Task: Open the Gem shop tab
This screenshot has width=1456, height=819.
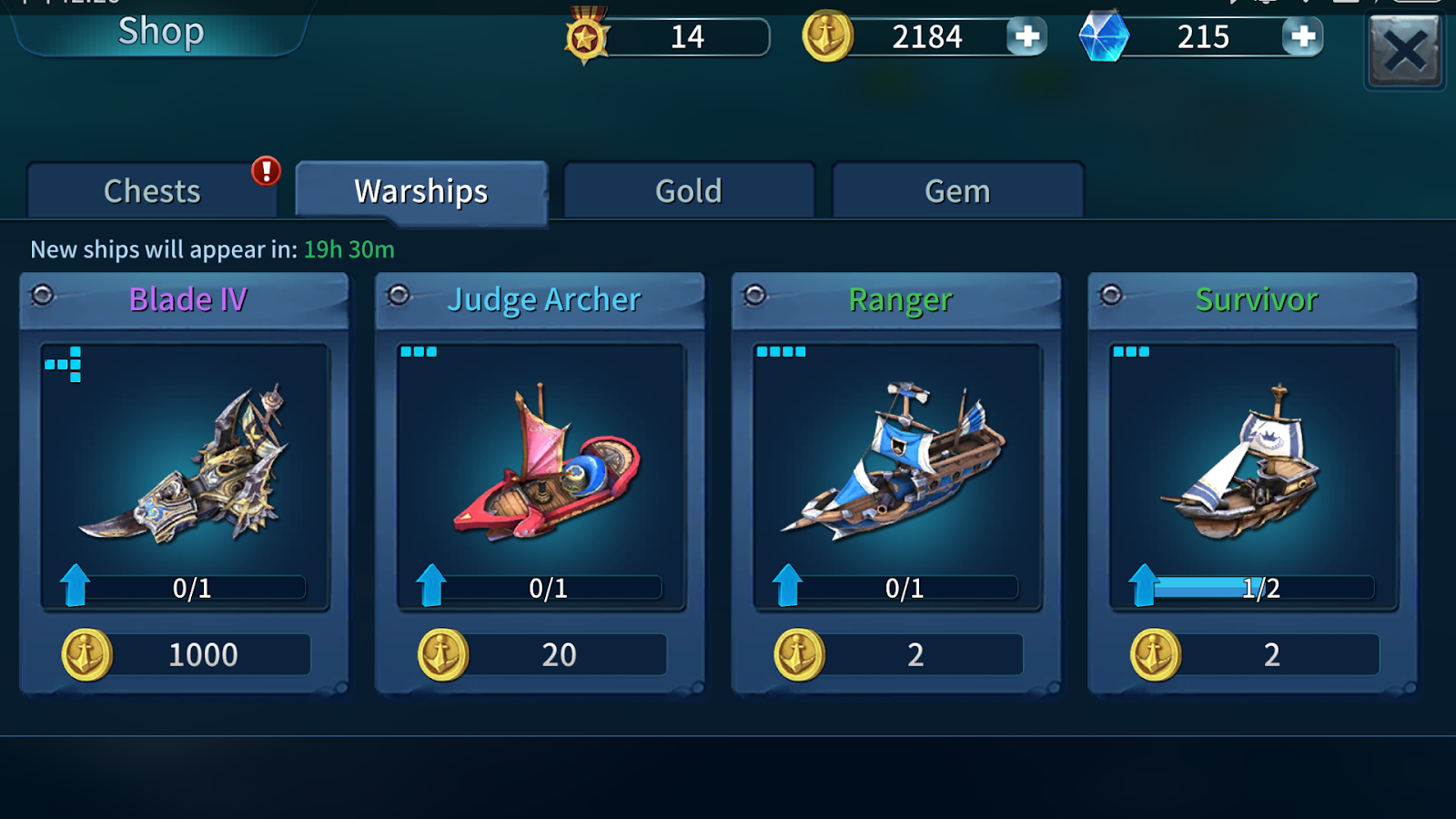Action: click(x=957, y=191)
